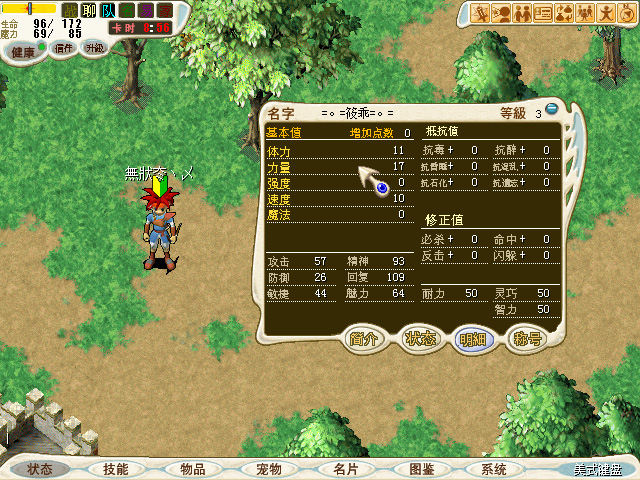Toggle the 状态 (Status) bottom menu button
This screenshot has width=640, height=480.
click(x=40, y=469)
